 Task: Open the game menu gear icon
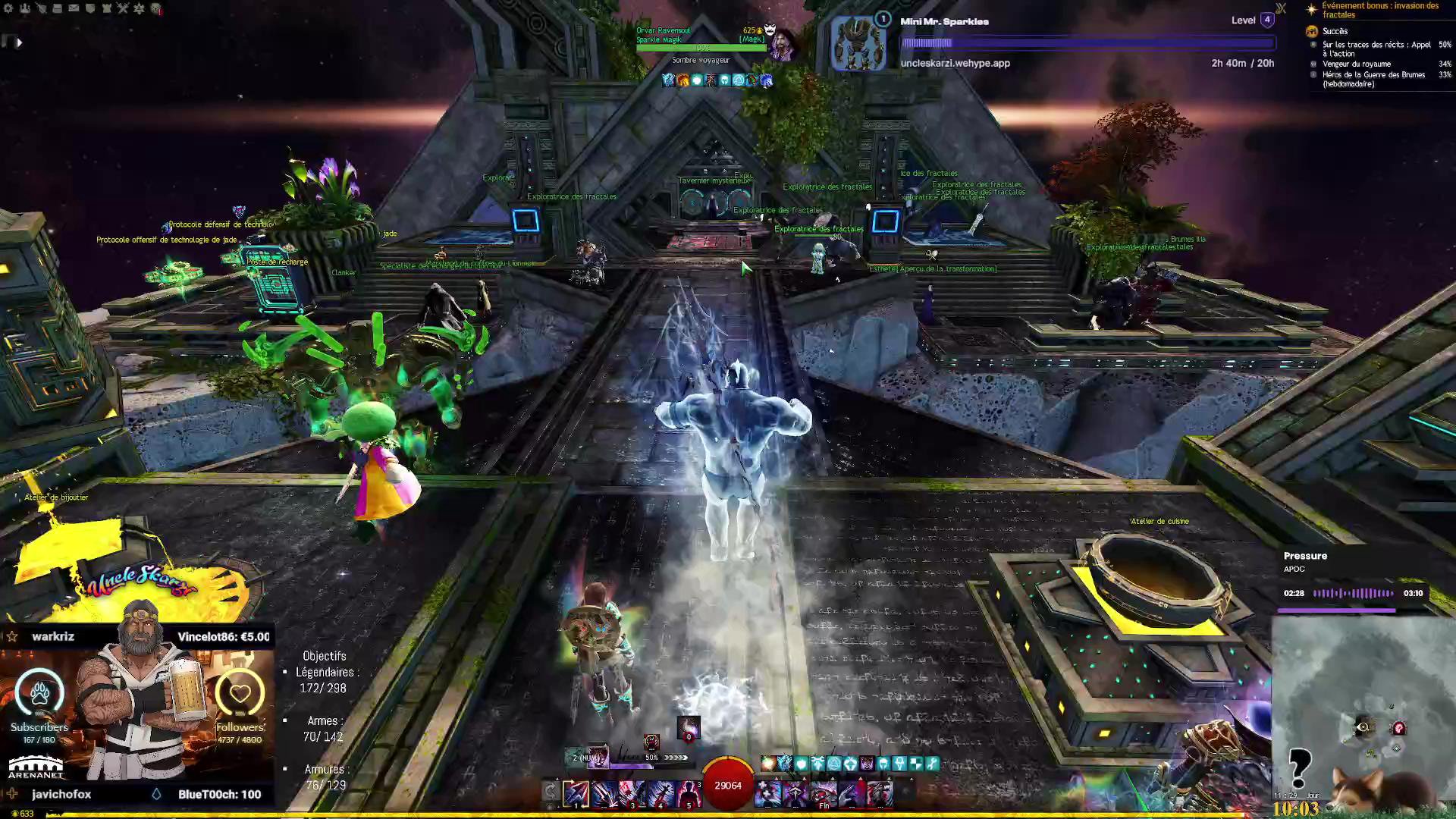[x=9, y=8]
